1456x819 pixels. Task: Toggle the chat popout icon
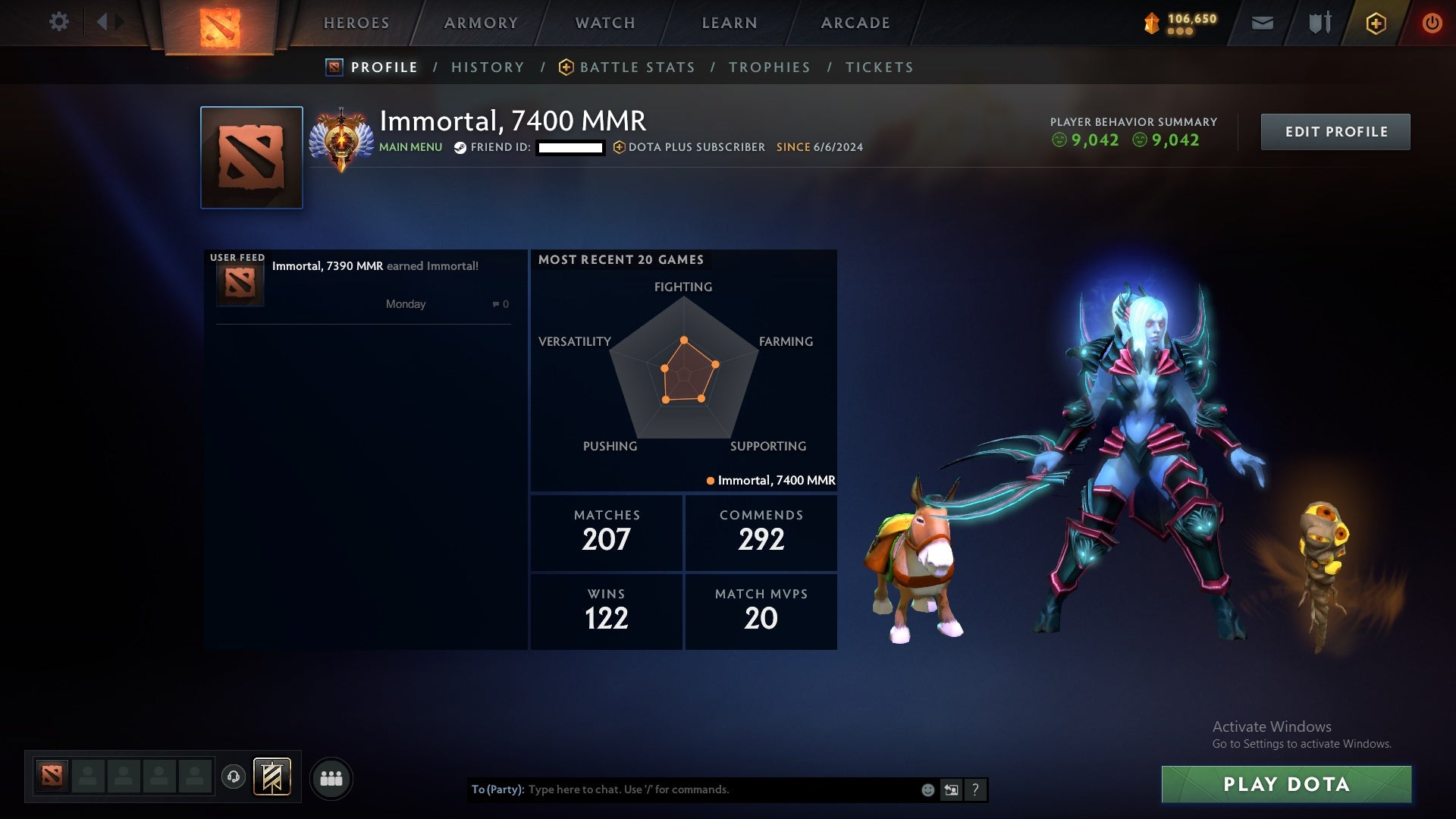point(951,789)
